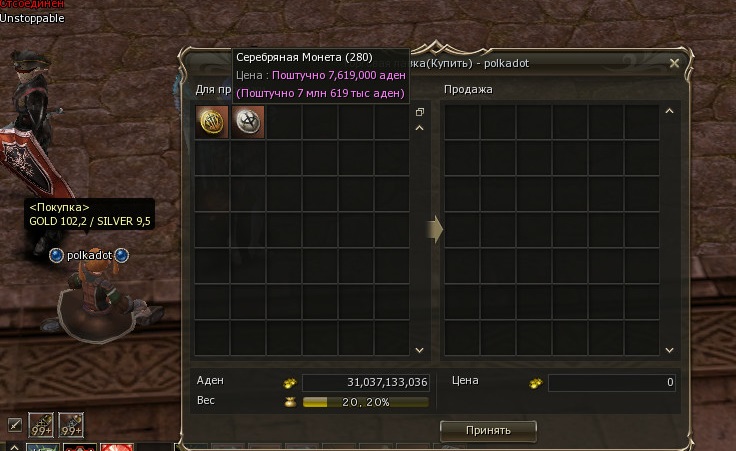Click the left item list's down arrow
The width and height of the screenshot is (736, 451).
[x=420, y=350]
